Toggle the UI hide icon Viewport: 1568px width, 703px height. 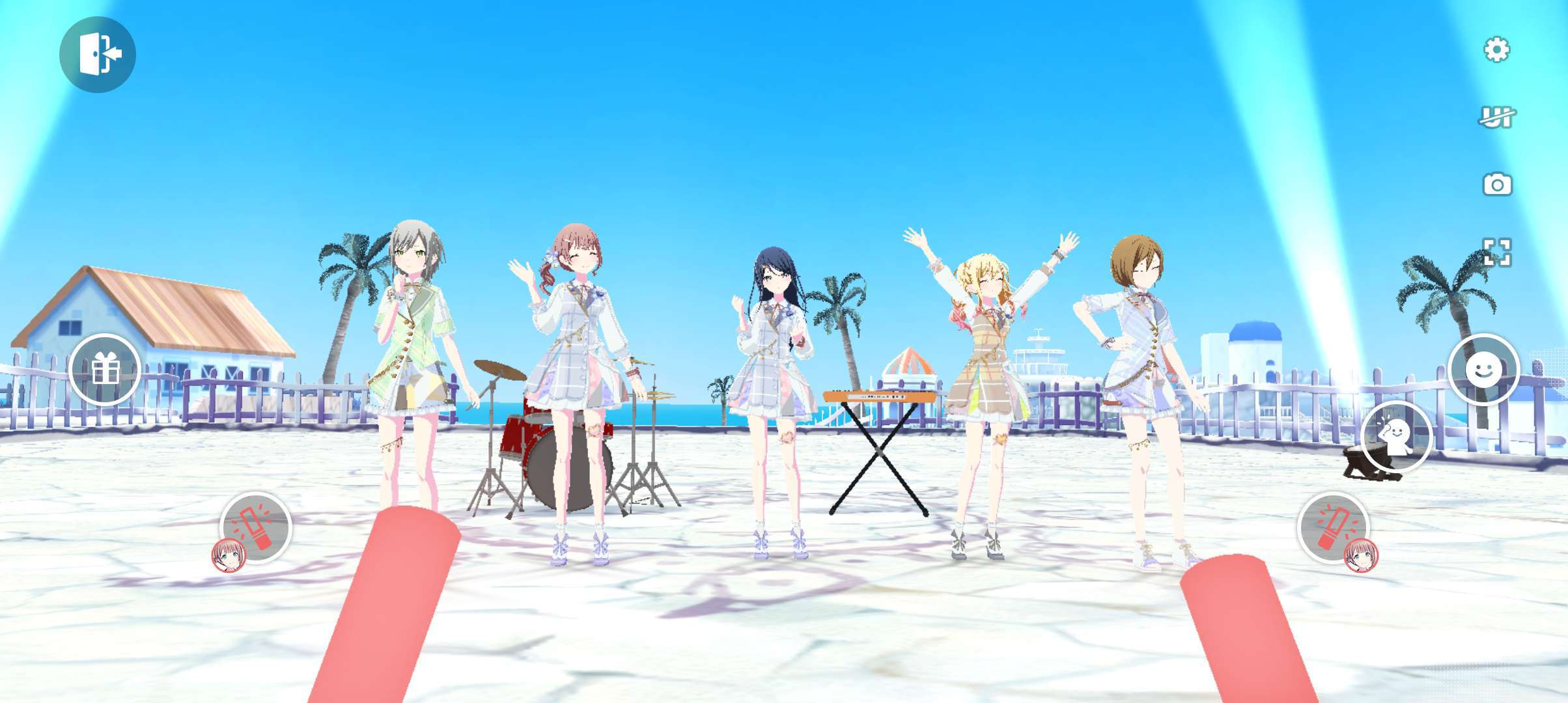point(1496,117)
